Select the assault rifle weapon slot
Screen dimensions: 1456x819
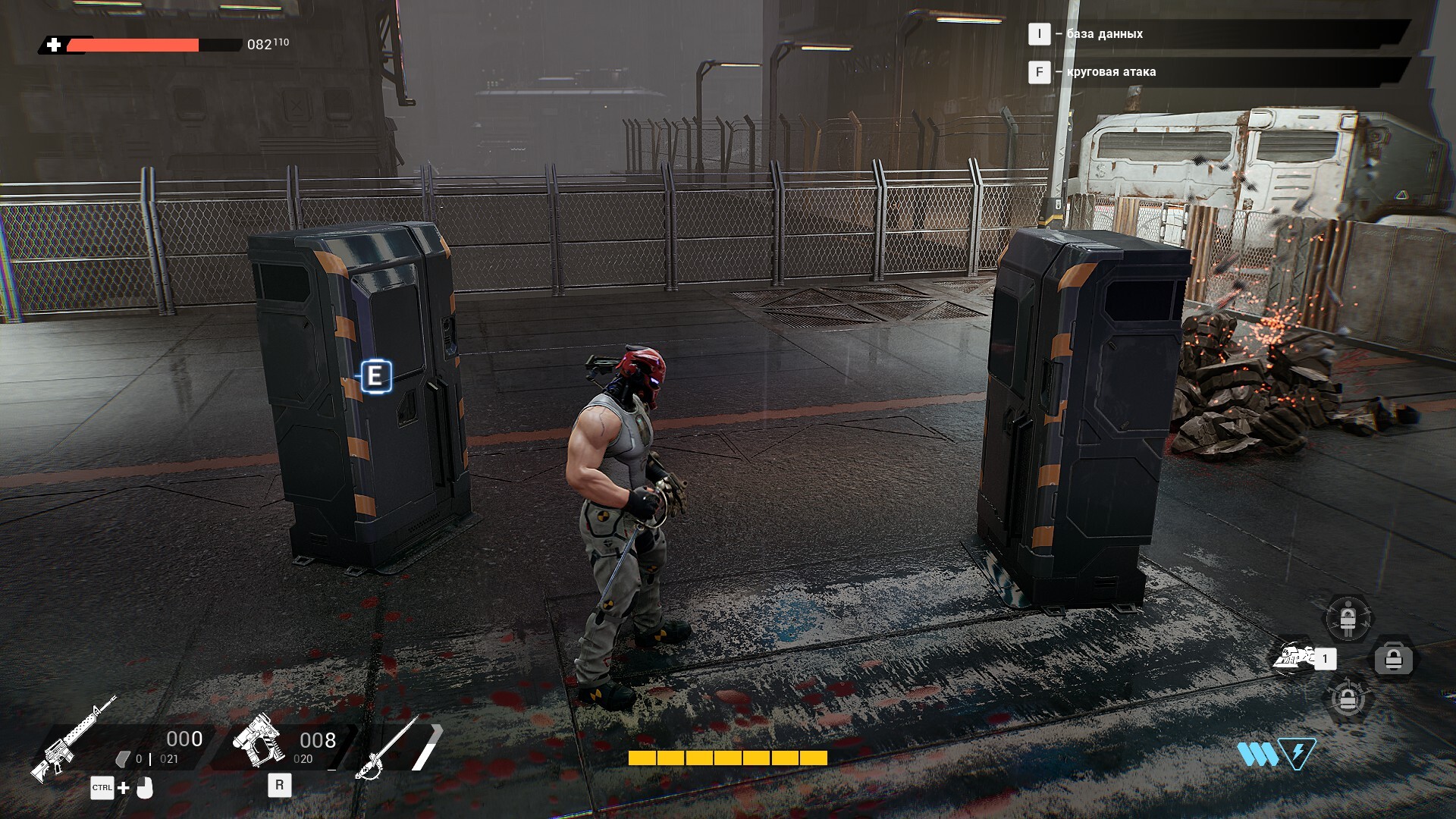coord(74,739)
